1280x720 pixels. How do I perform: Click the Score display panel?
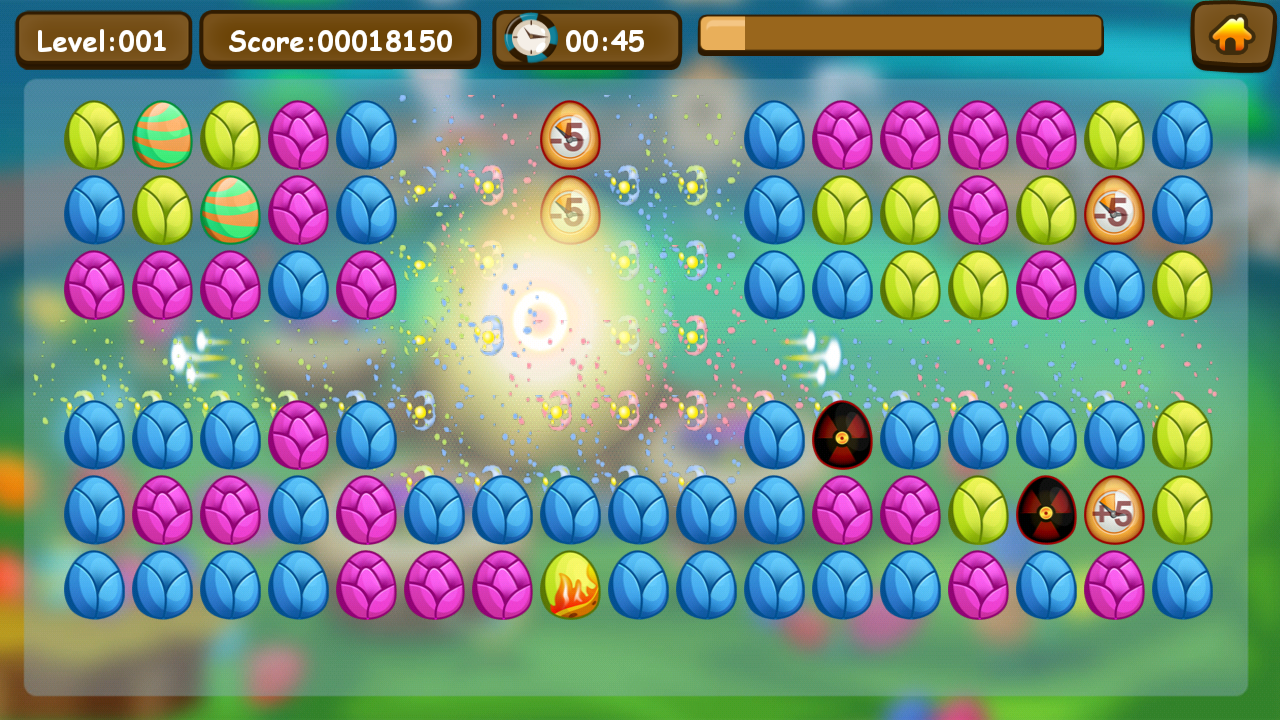point(341,39)
